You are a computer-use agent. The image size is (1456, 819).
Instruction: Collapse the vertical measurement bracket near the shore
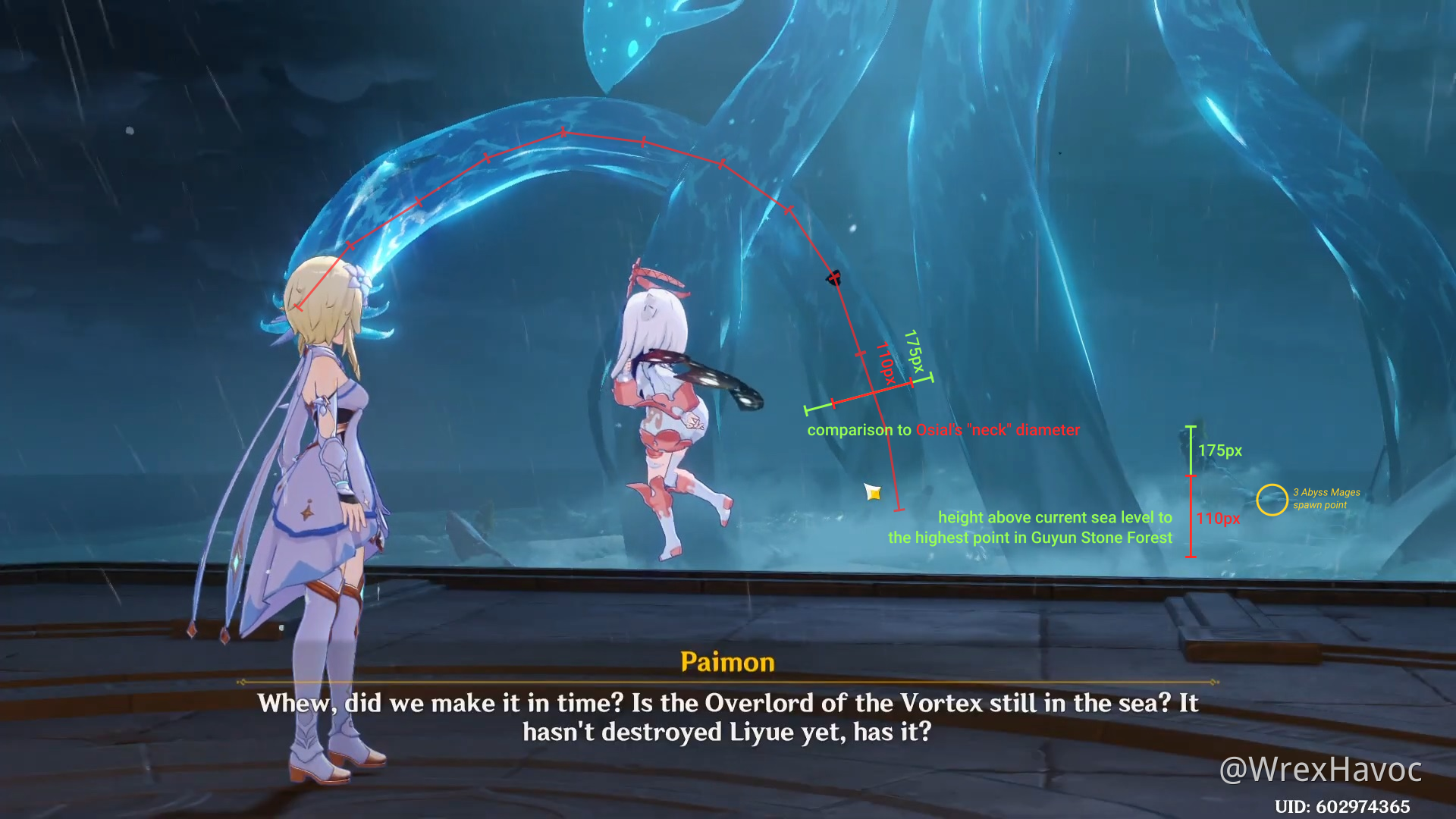1191,493
